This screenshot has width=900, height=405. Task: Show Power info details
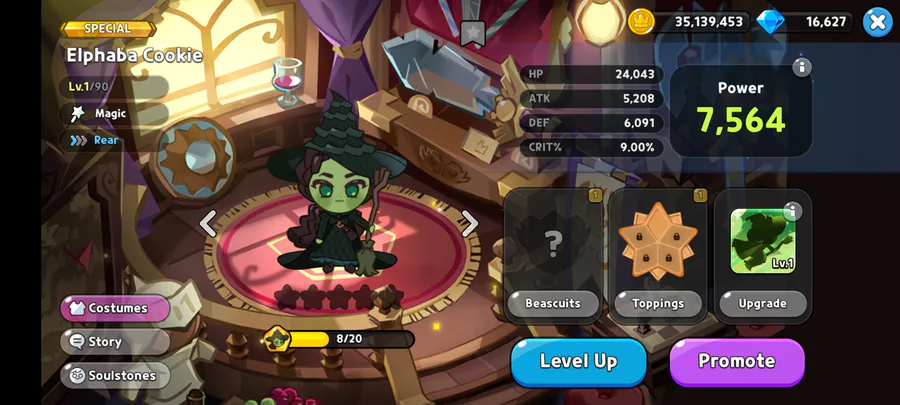click(801, 67)
